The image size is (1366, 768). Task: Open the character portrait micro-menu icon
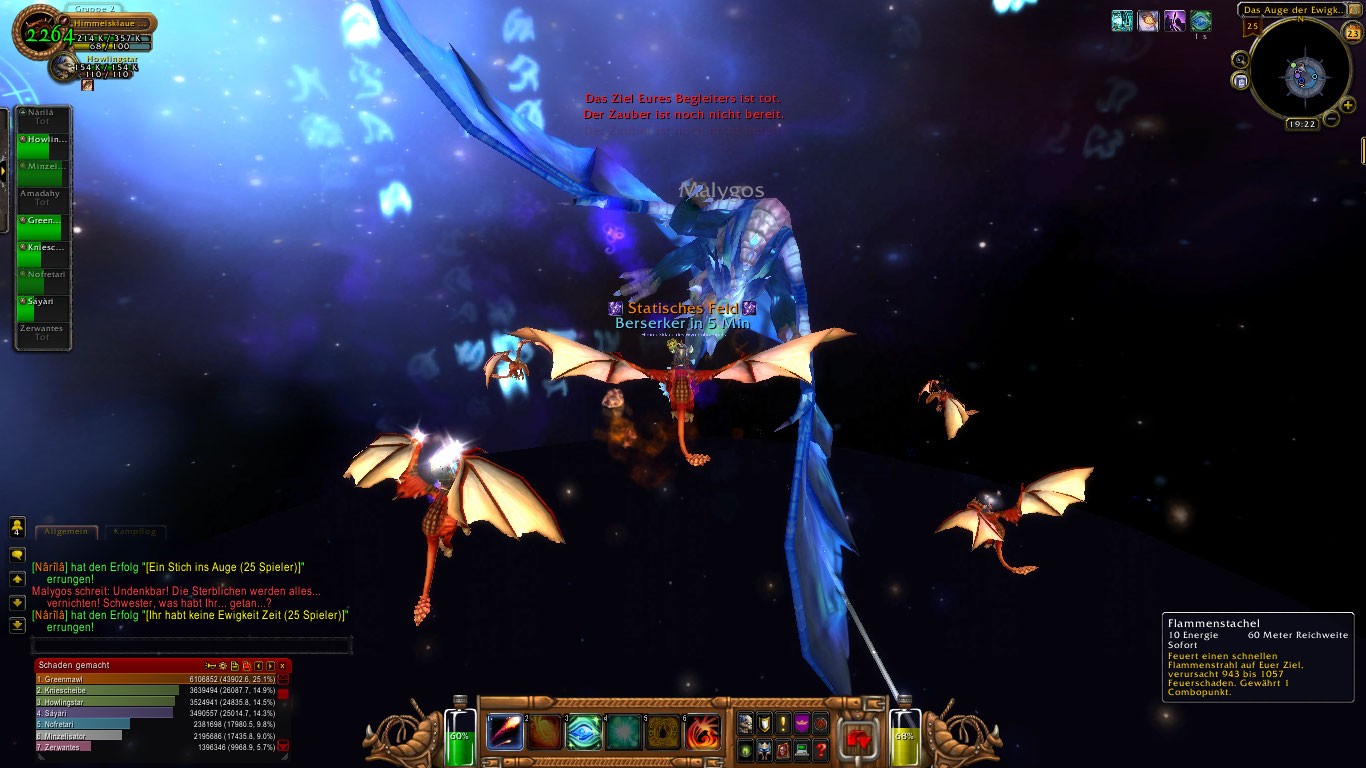coord(746,723)
